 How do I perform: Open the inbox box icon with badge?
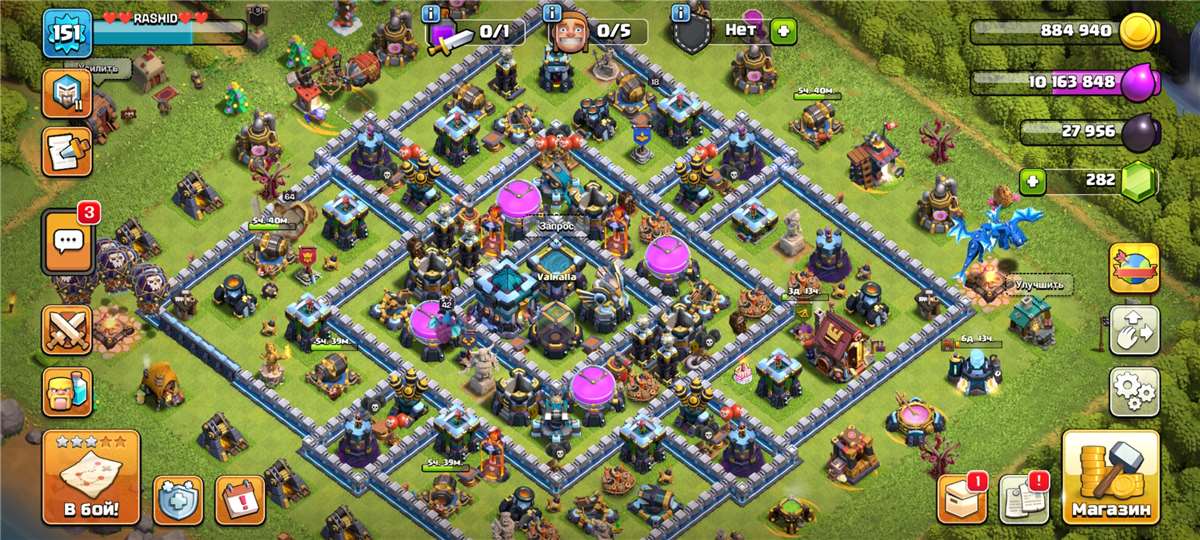[x=961, y=499]
